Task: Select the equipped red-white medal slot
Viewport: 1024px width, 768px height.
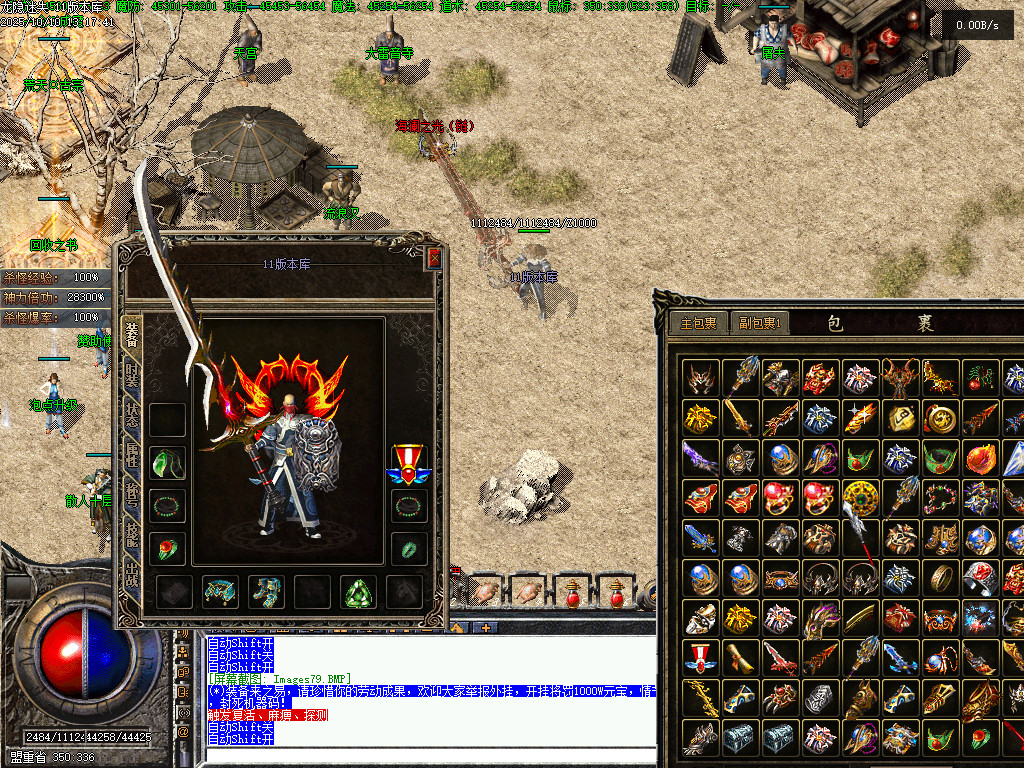Action: pyautogui.click(x=408, y=463)
